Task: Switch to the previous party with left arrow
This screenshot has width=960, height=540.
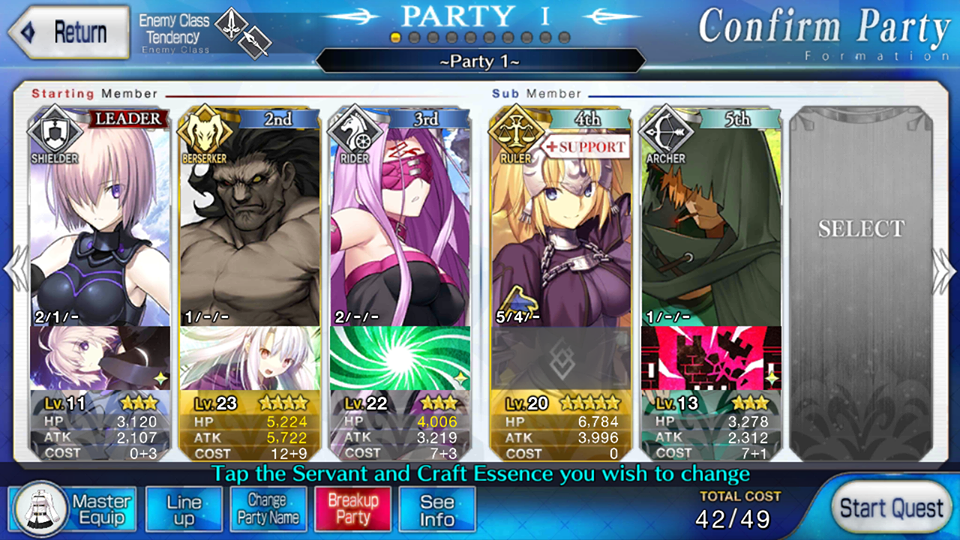Action: click(x=15, y=270)
